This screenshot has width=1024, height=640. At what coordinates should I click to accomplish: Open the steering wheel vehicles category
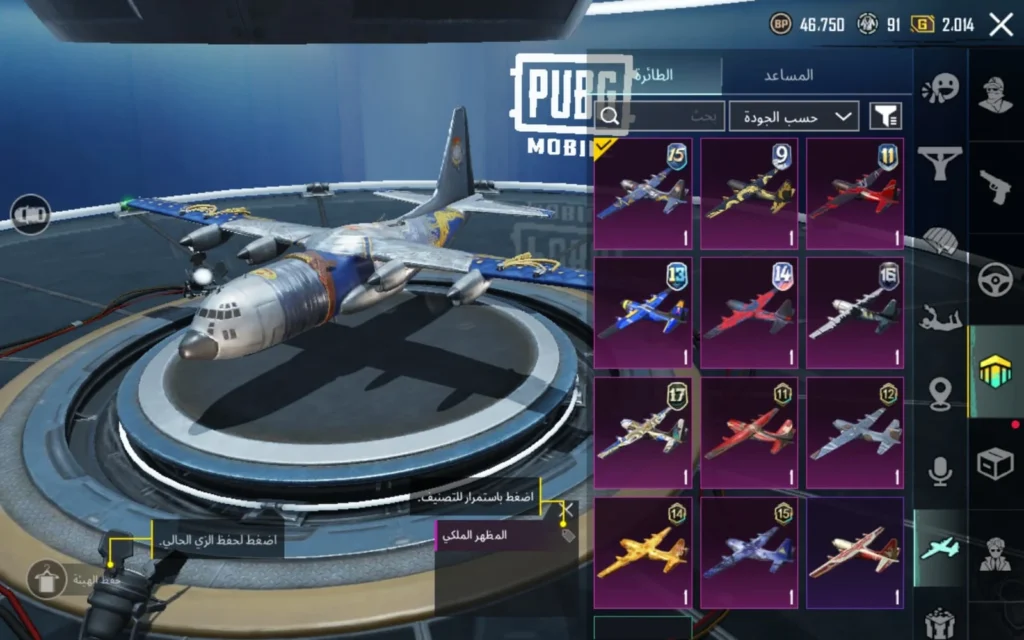(x=994, y=279)
